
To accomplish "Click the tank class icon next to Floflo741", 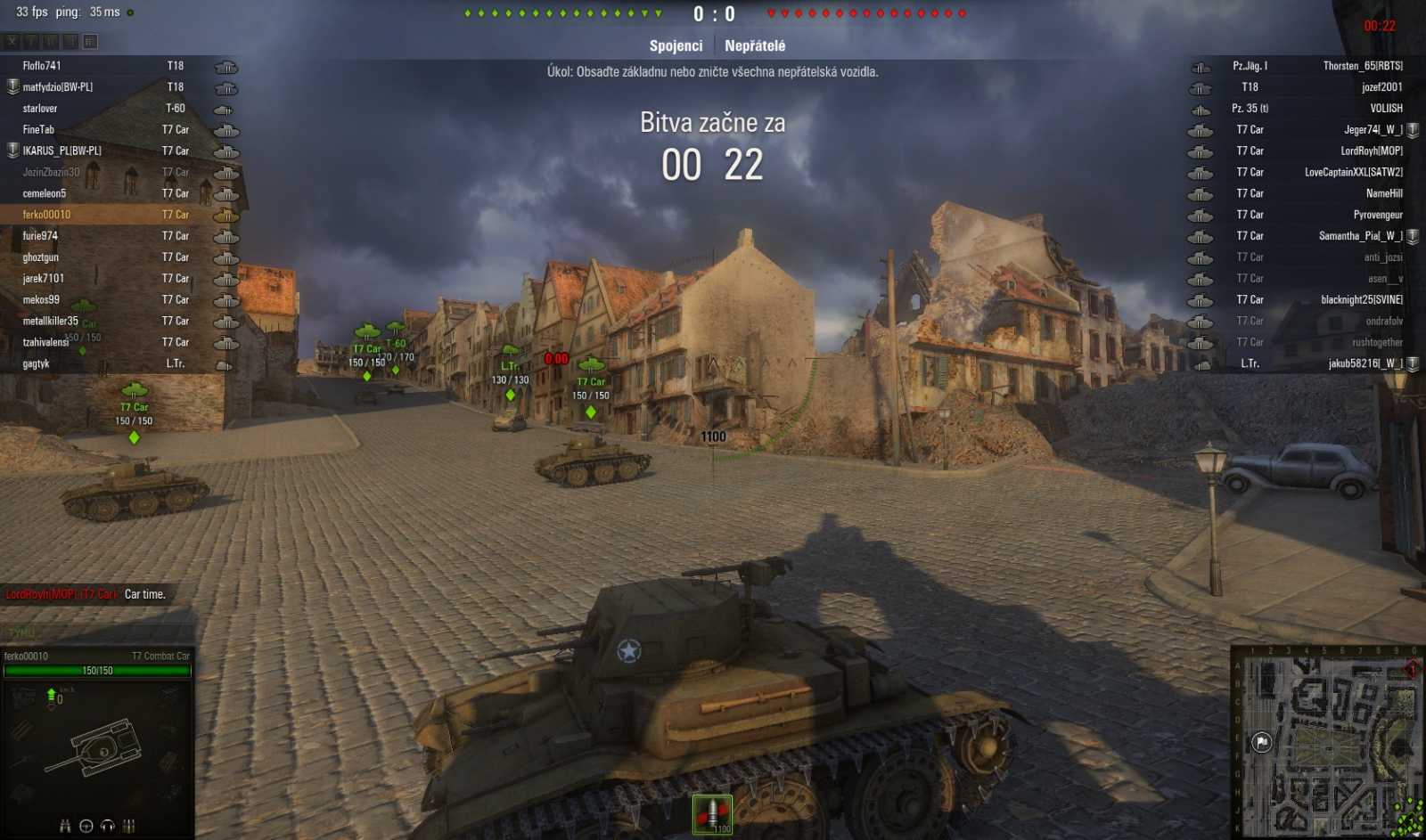I will click(x=225, y=65).
